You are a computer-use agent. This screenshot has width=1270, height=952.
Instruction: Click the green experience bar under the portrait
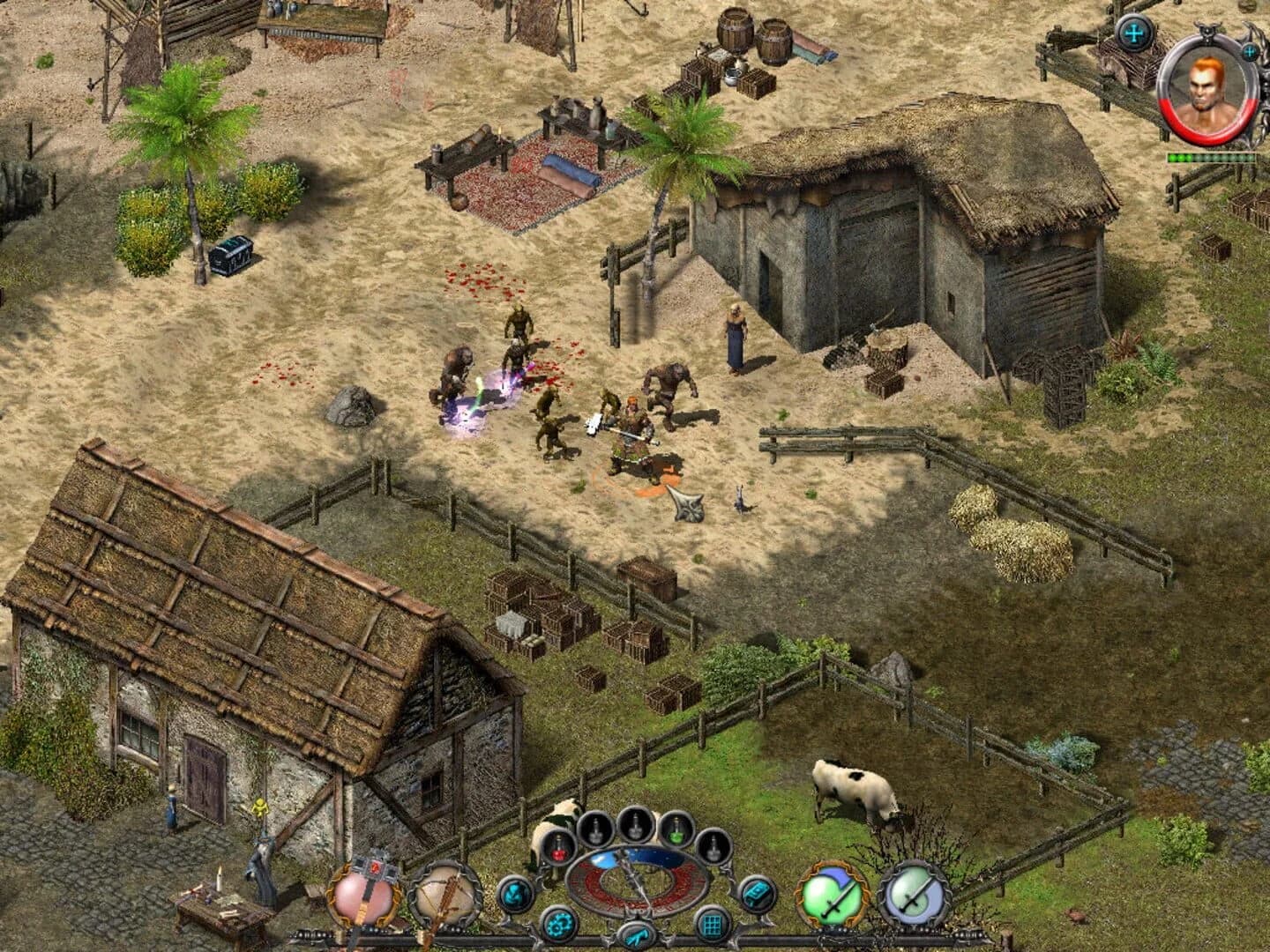click(1211, 158)
